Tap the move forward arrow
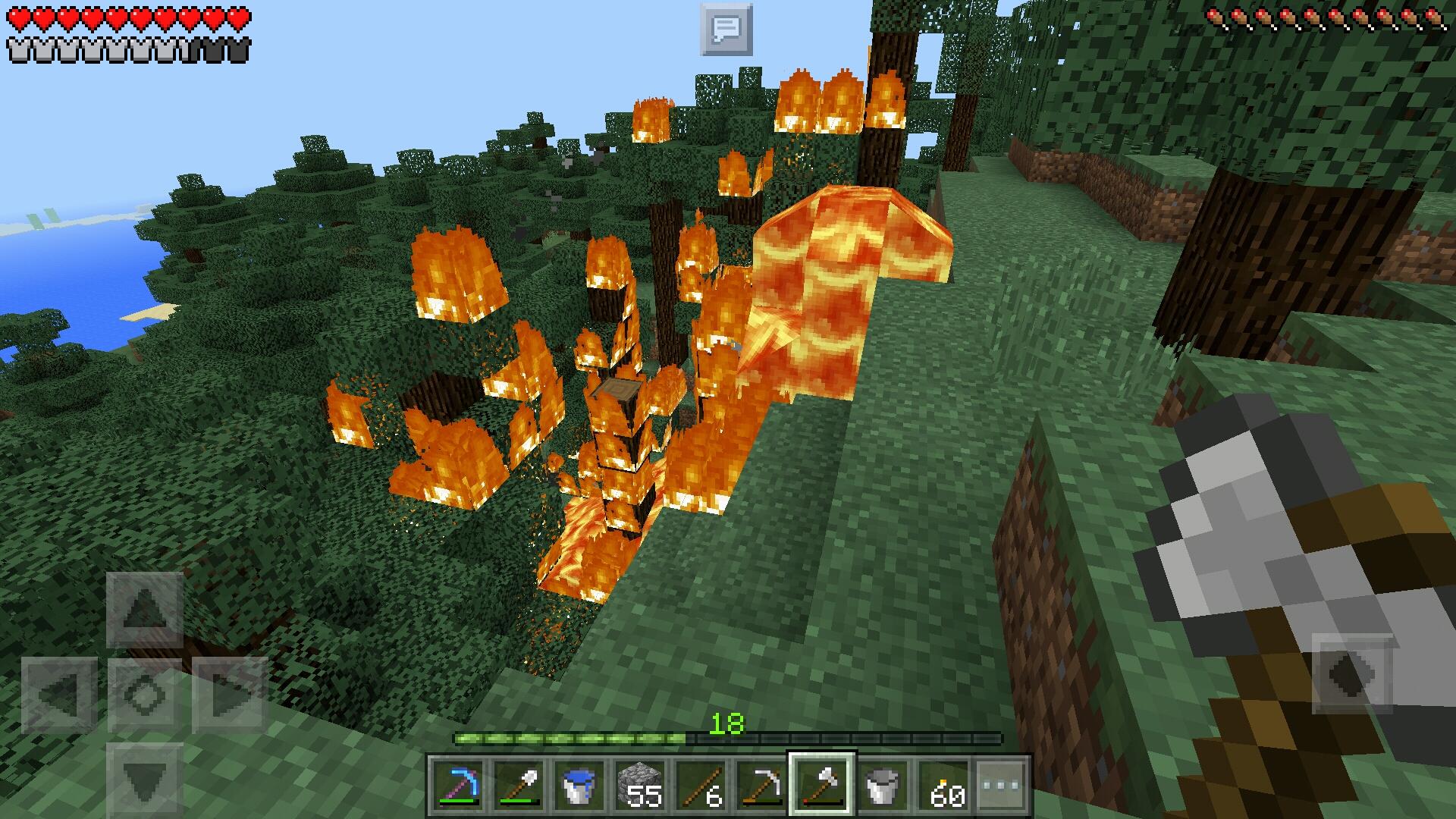The width and height of the screenshot is (1456, 819). click(144, 609)
